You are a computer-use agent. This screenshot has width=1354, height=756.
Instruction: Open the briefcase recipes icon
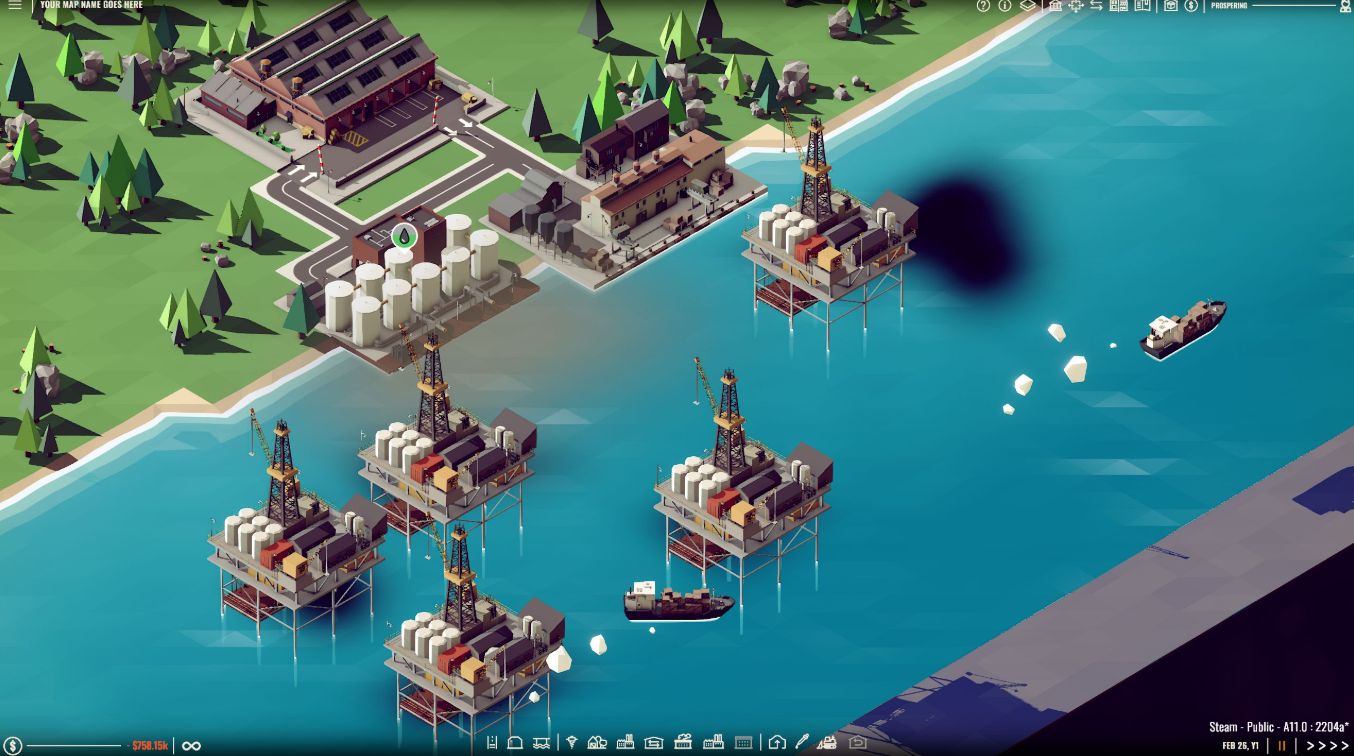[x=1172, y=7]
